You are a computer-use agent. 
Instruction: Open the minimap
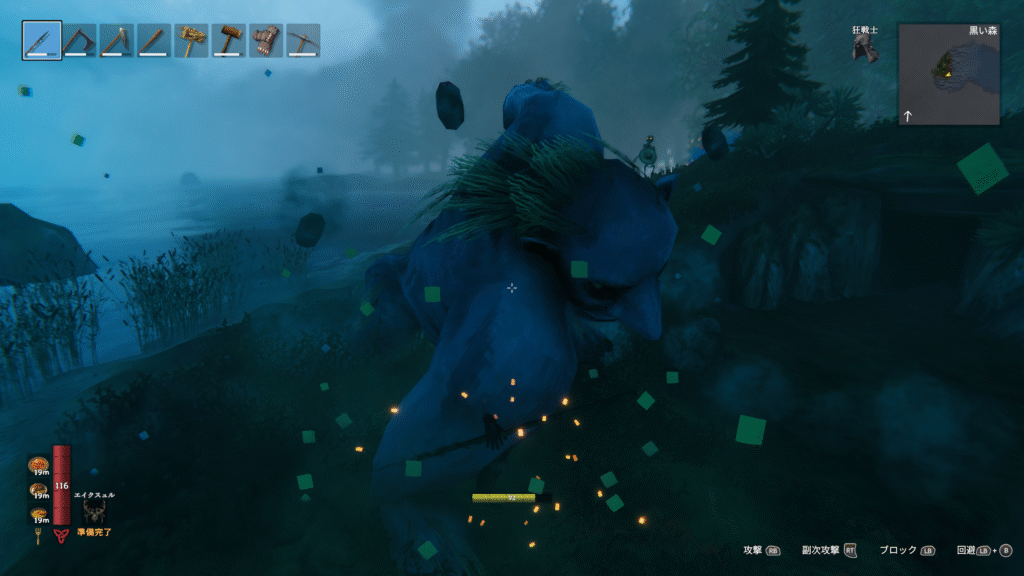click(948, 74)
